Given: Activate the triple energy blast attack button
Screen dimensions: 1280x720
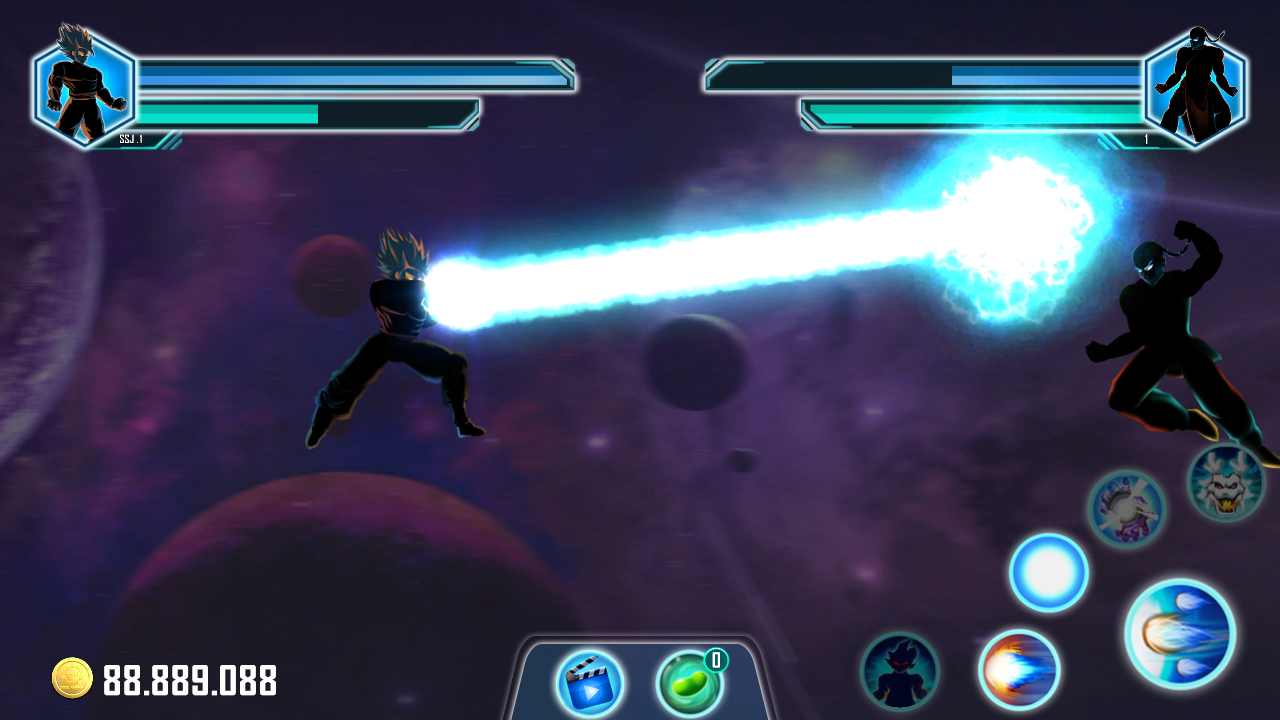Looking at the screenshot, I should pyautogui.click(x=1180, y=633).
